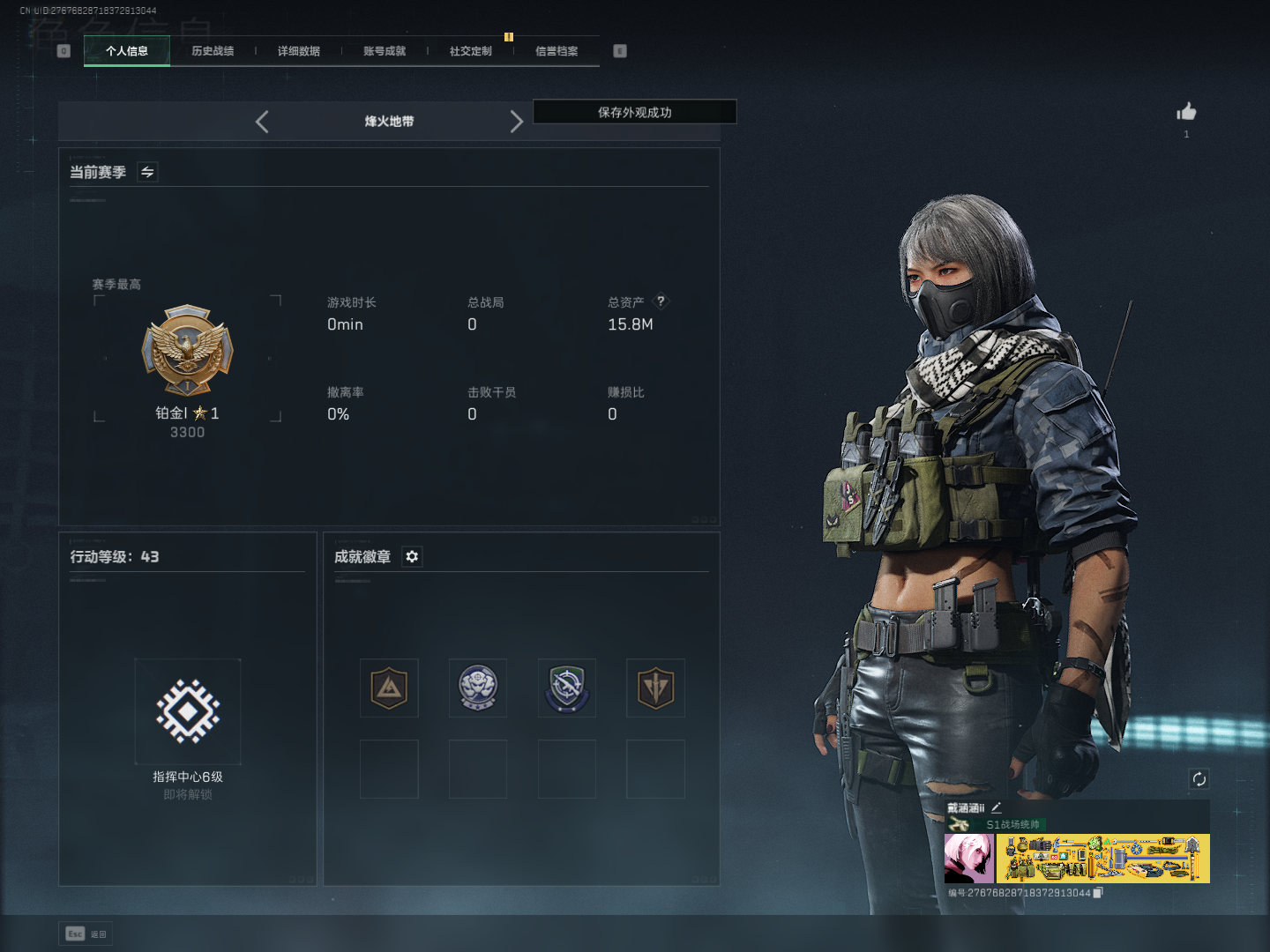Viewport: 1270px width, 952px height.
Task: Open the 历史战绩 tab
Action: pyautogui.click(x=213, y=51)
